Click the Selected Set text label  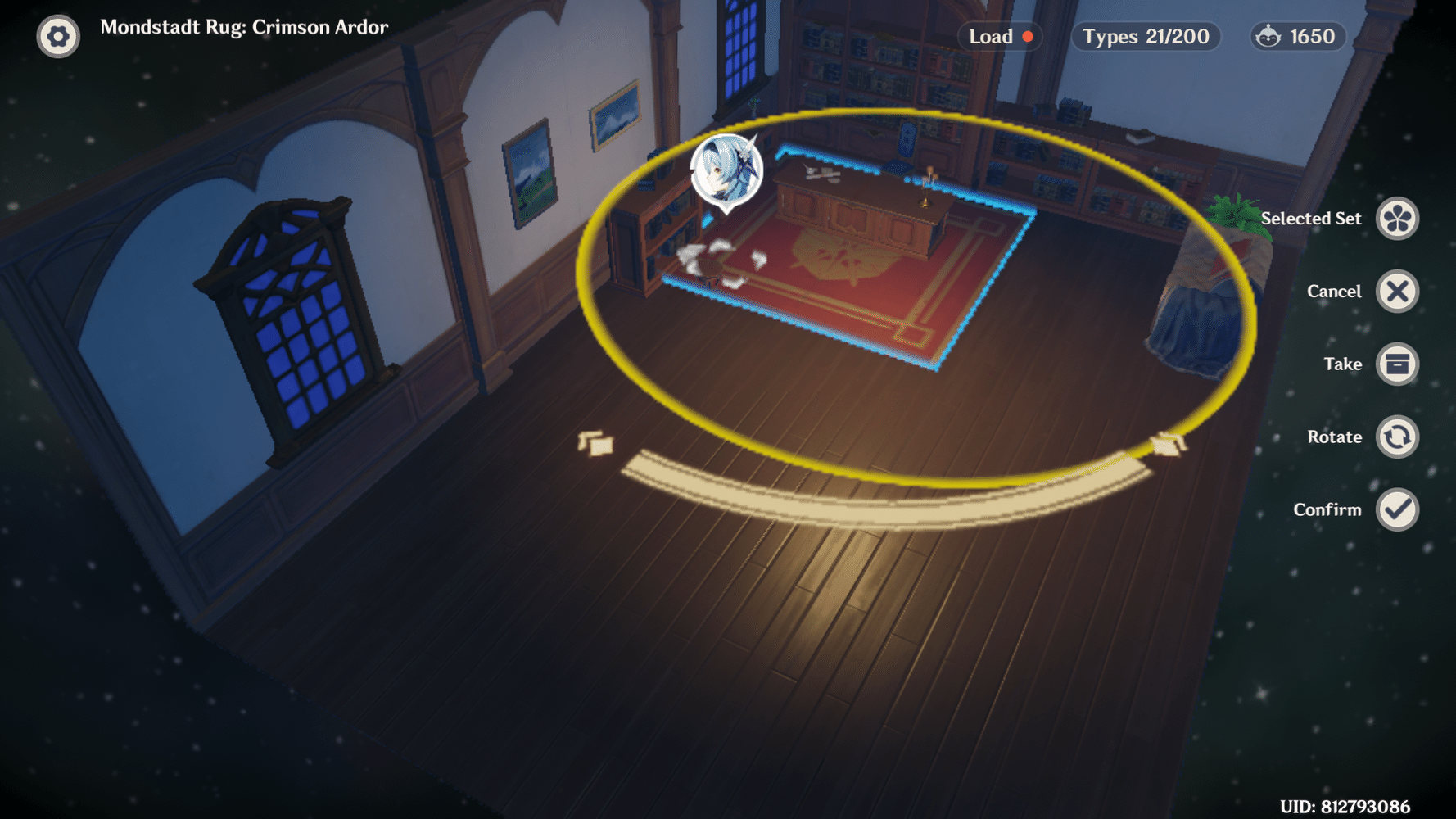(x=1310, y=218)
